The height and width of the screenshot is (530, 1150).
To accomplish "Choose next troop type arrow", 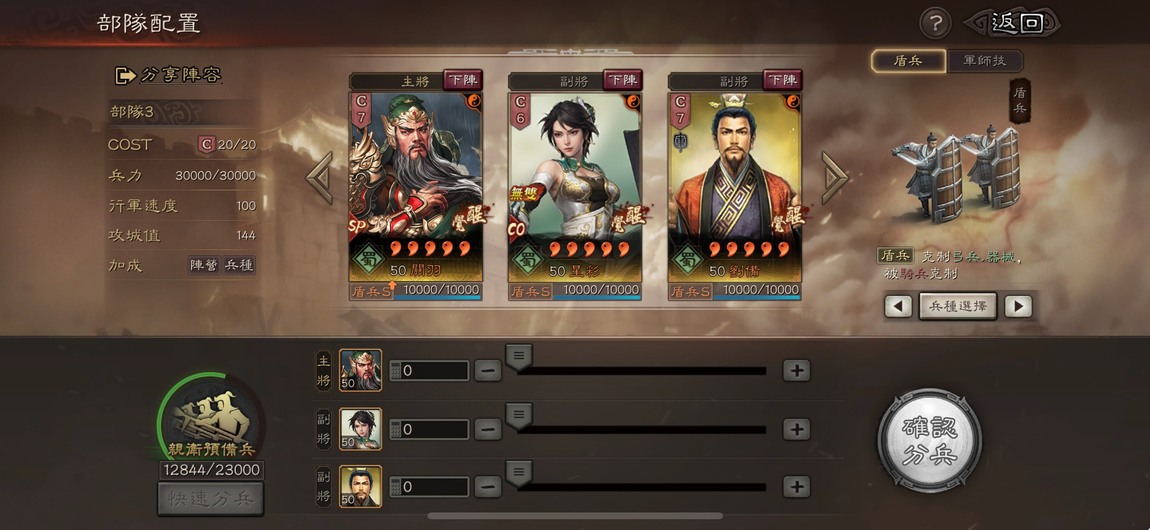I will pos(1017,306).
